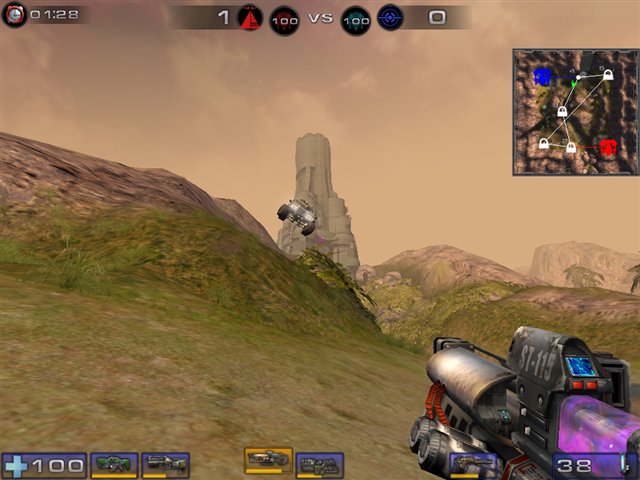Select the highlighted active weapon slot
Viewport: 640px width, 480px height.
click(268, 459)
